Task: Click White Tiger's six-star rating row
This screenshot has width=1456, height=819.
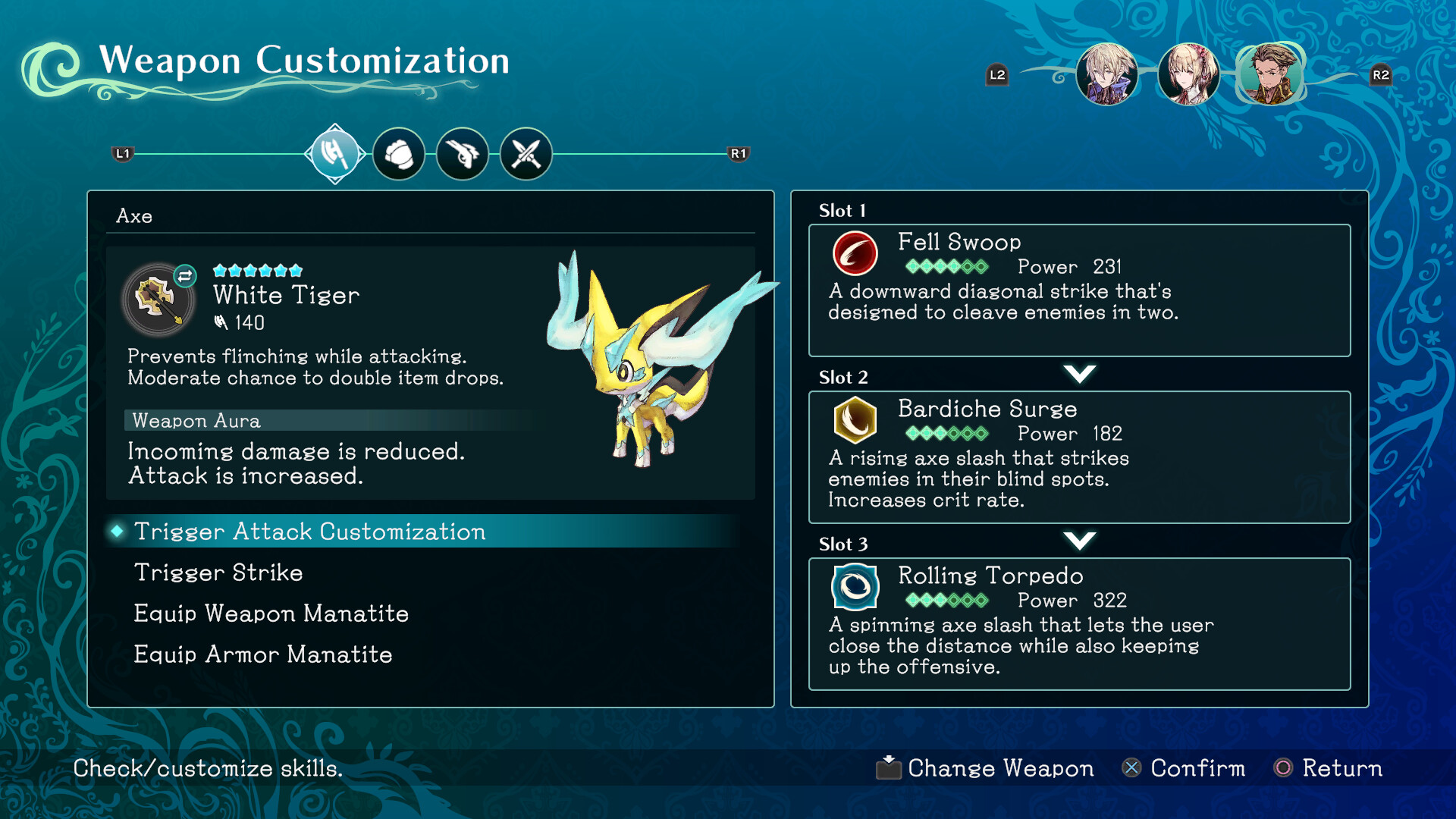Action: pos(258,269)
